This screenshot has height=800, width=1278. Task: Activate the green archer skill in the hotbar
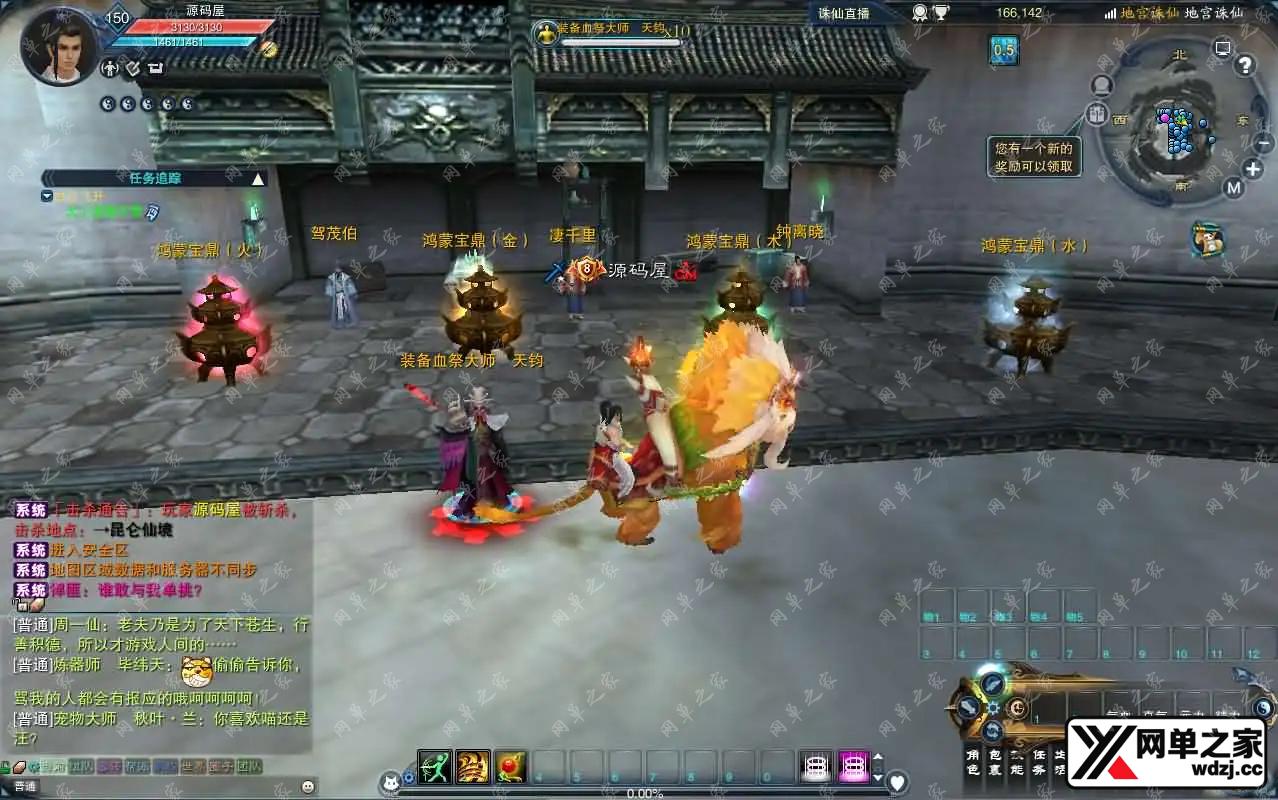tap(434, 766)
